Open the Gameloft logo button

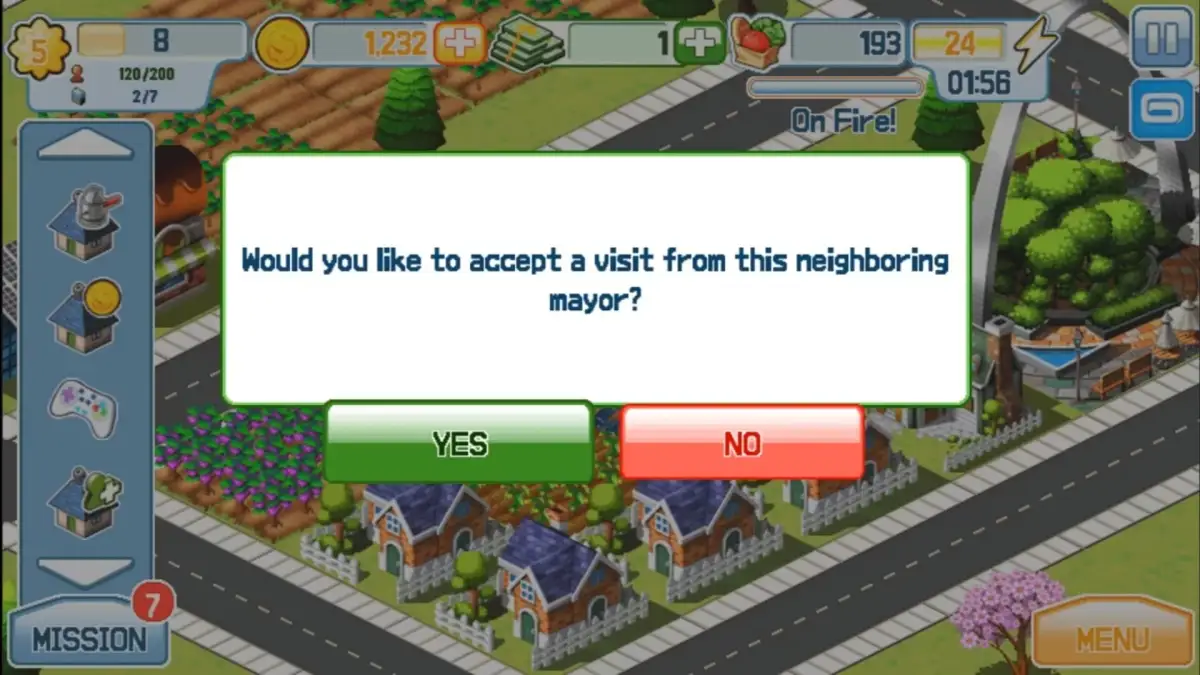click(1160, 109)
